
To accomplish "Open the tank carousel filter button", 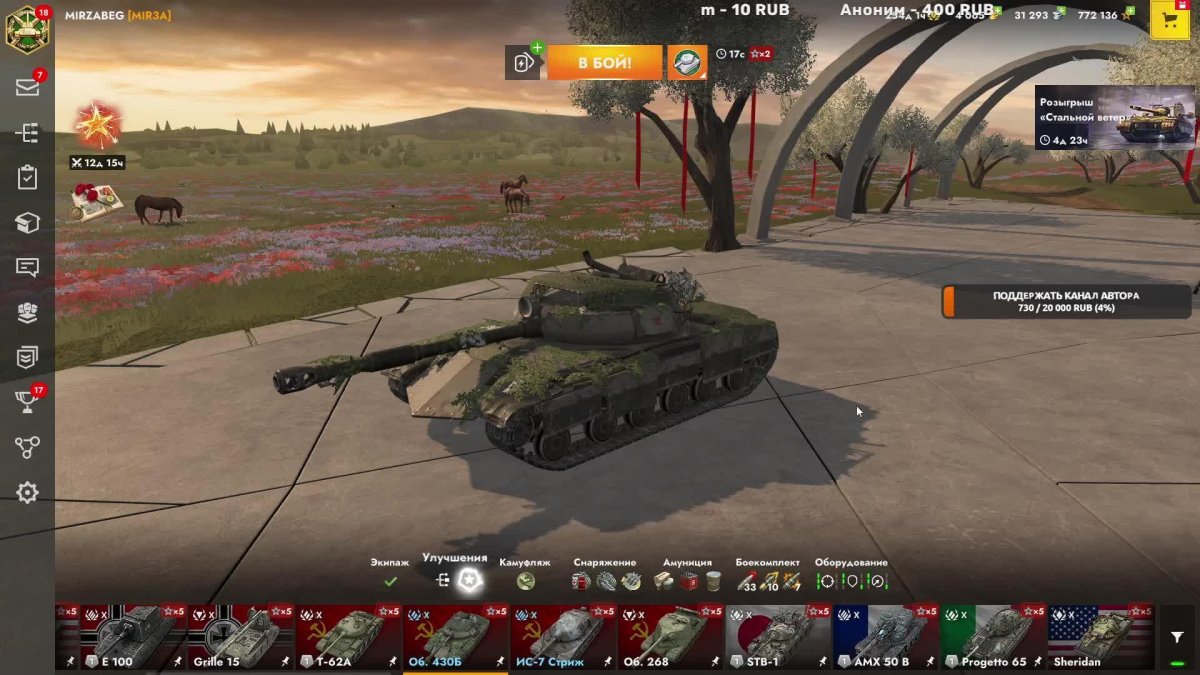I will 1176,637.
